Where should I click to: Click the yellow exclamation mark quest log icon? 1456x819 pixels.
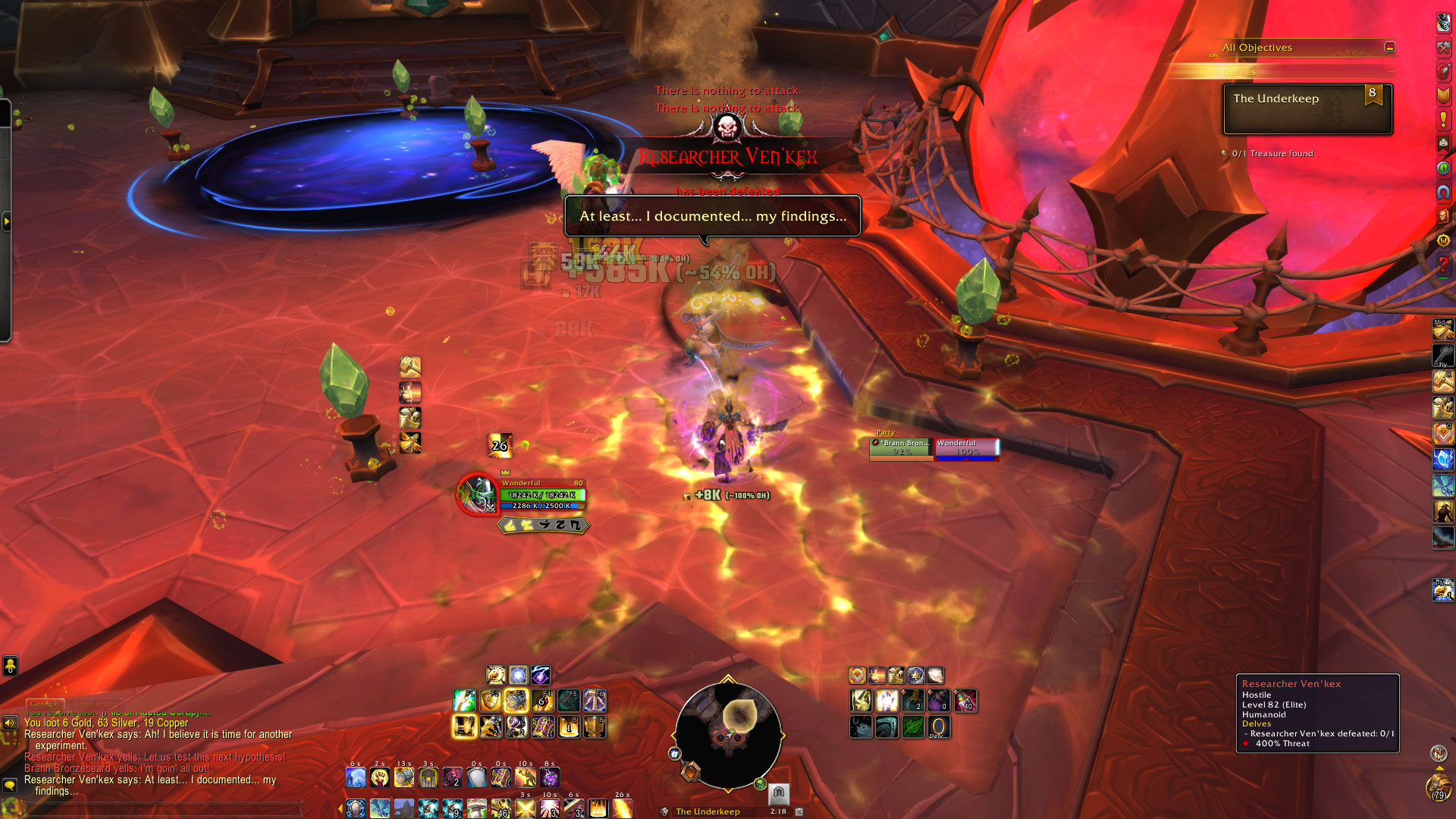pyautogui.click(x=1443, y=119)
